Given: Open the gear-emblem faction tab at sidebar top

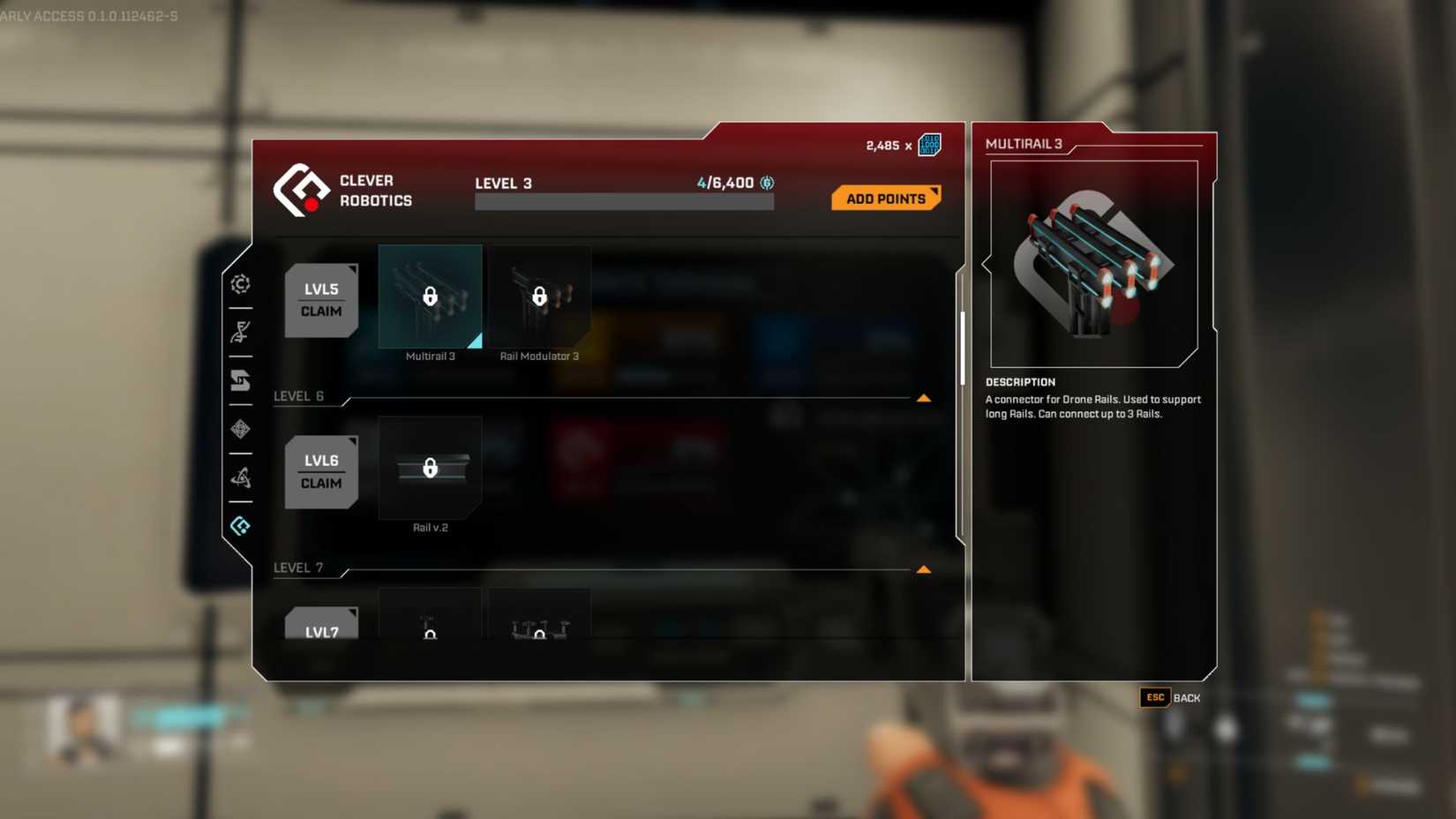Looking at the screenshot, I should [240, 284].
